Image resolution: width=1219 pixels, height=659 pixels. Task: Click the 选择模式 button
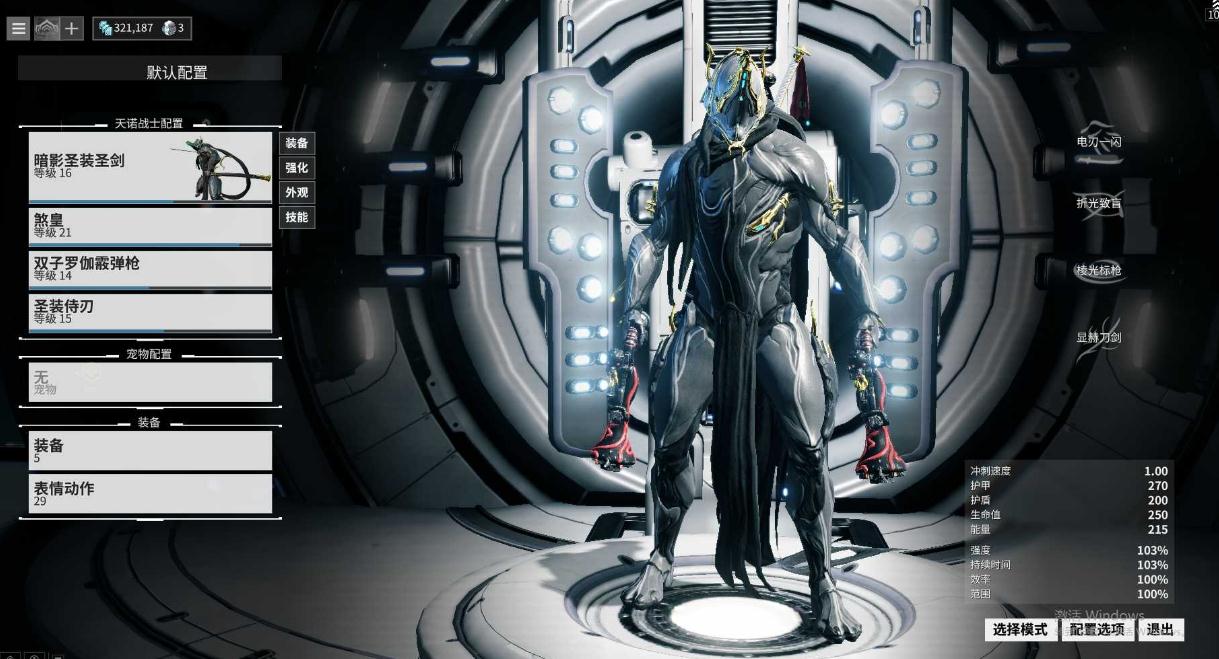(1020, 630)
